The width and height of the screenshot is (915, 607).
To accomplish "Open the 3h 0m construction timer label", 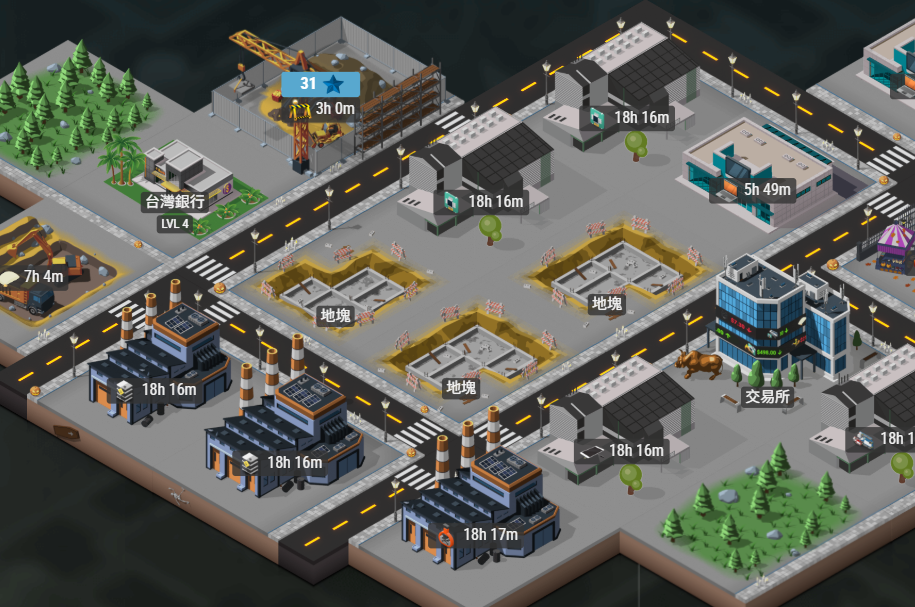I will click(x=323, y=109).
